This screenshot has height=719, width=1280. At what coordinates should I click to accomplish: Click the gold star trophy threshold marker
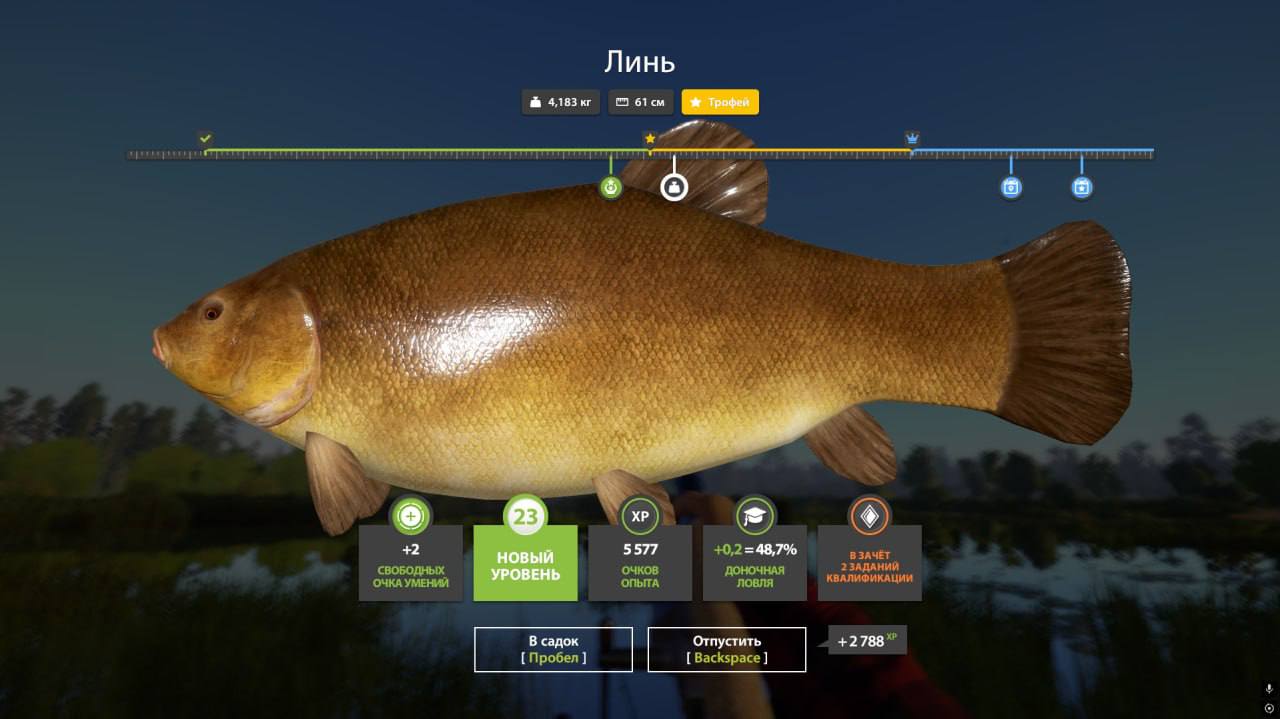click(x=650, y=138)
